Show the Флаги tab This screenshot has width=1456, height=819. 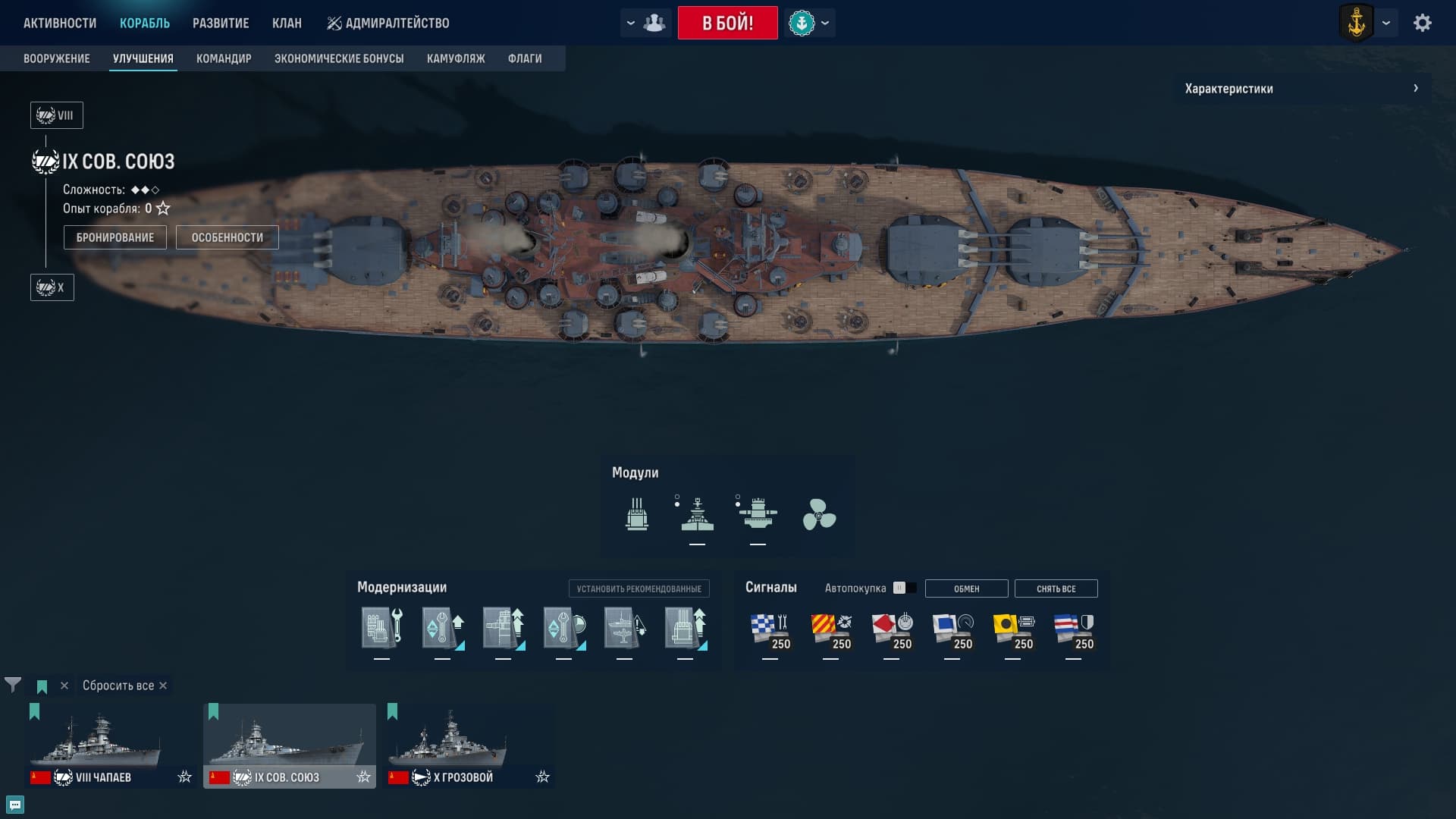(x=525, y=58)
